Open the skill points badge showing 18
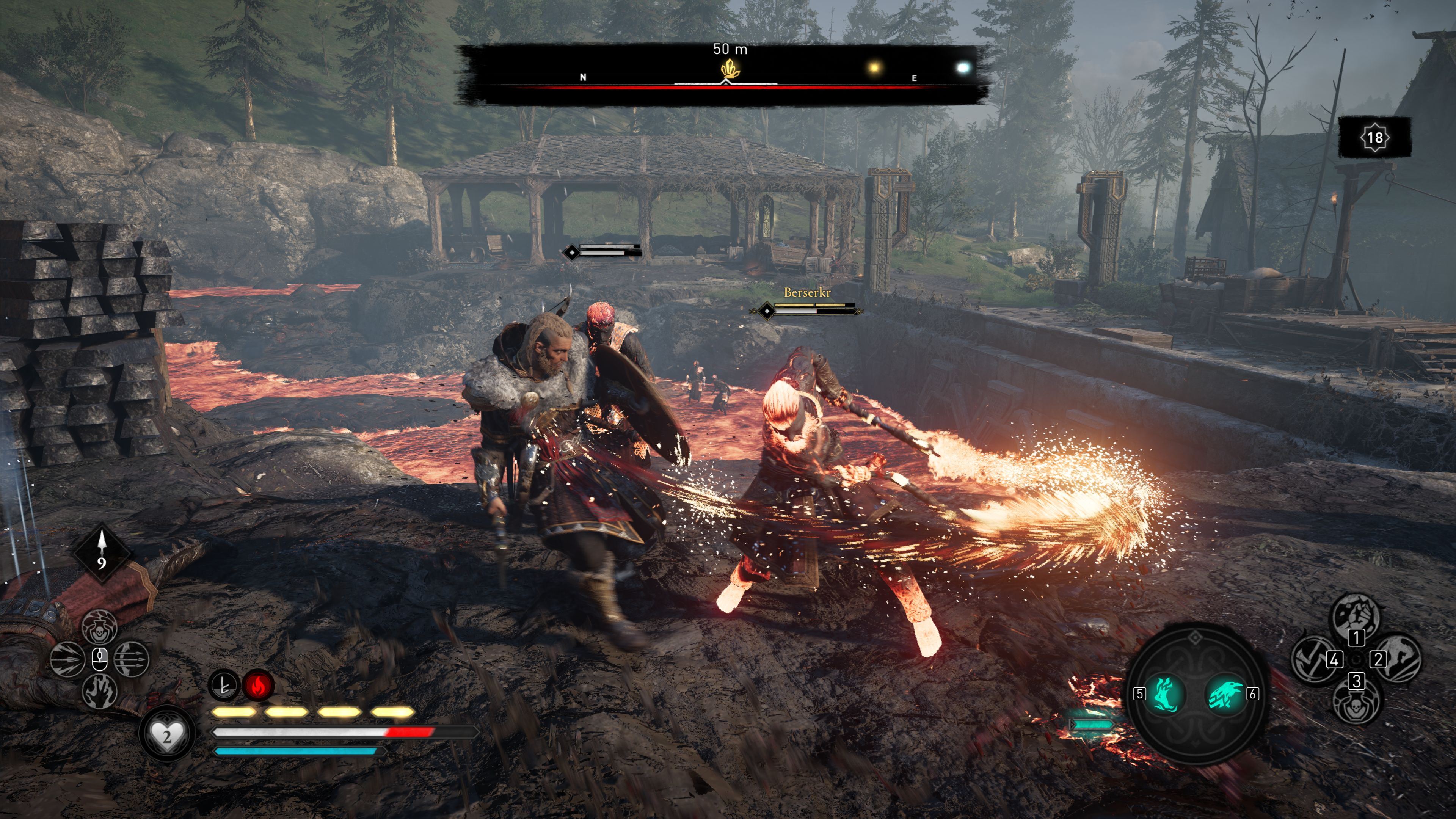 (1374, 137)
